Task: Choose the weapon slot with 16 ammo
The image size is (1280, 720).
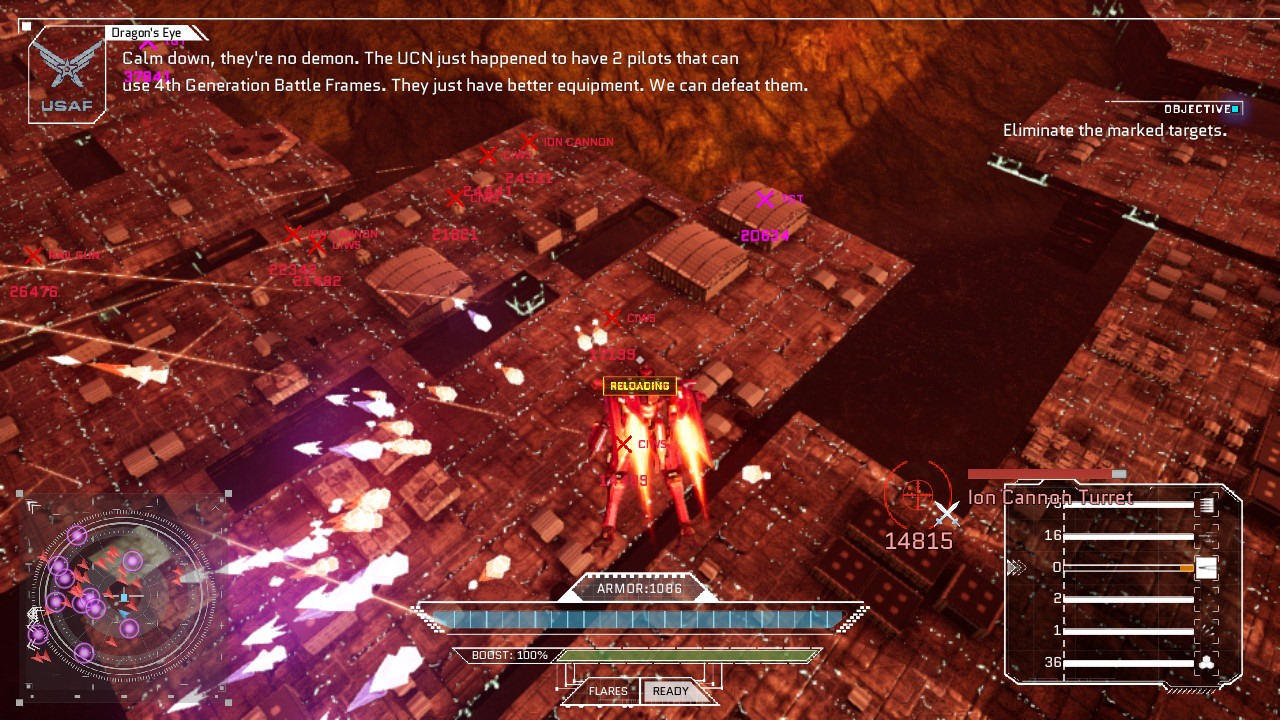Action: click(1206, 536)
